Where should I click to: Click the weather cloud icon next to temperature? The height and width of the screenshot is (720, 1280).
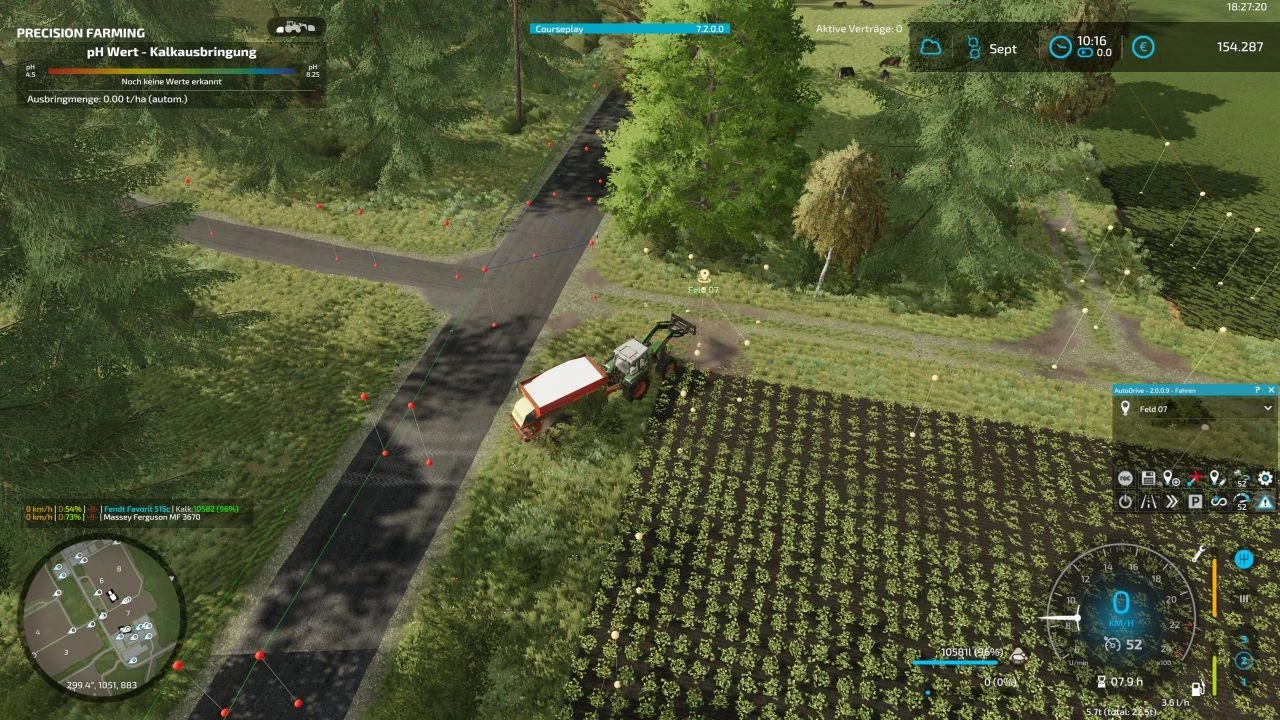click(931, 45)
